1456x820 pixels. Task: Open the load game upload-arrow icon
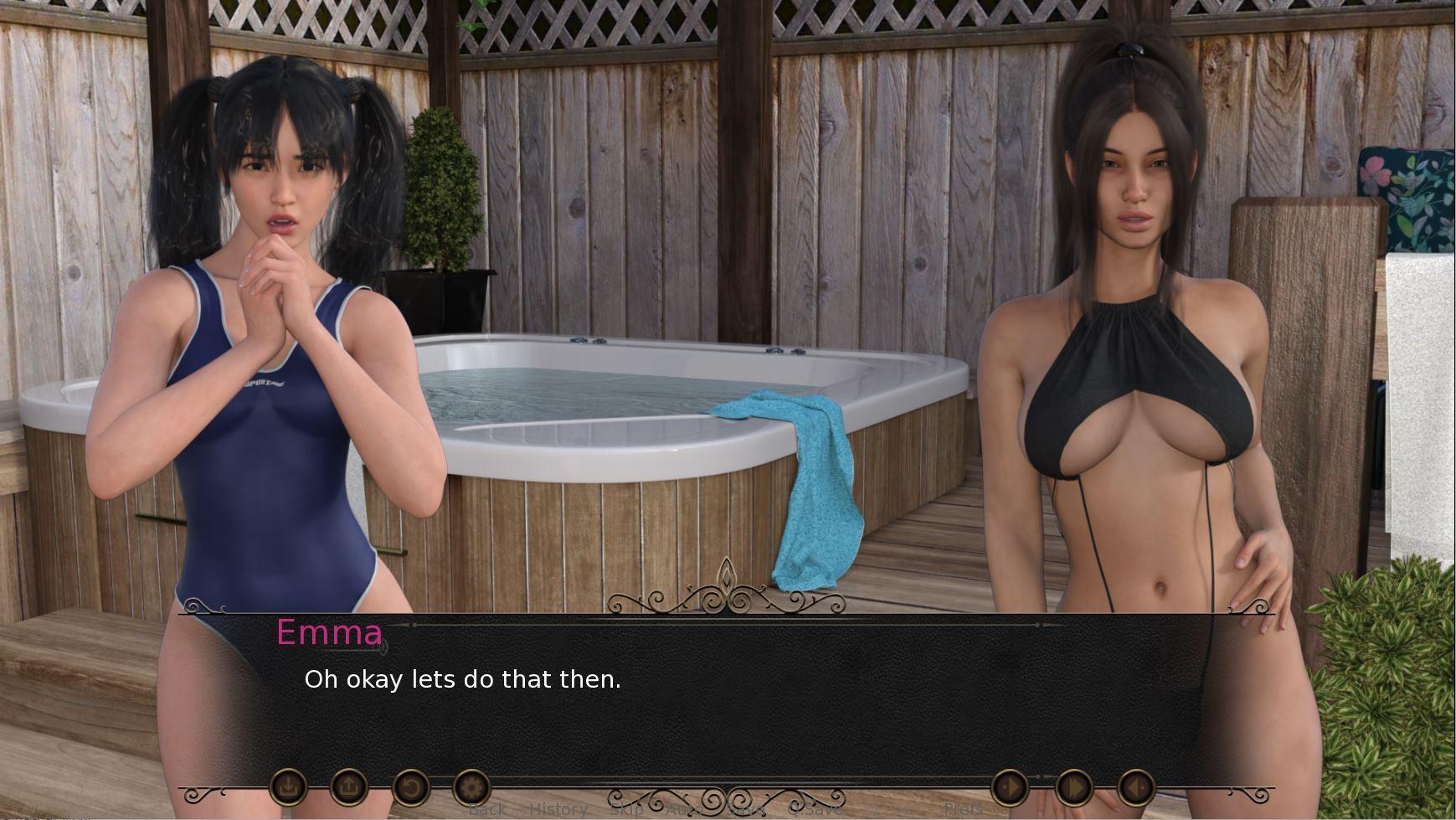coord(349,787)
